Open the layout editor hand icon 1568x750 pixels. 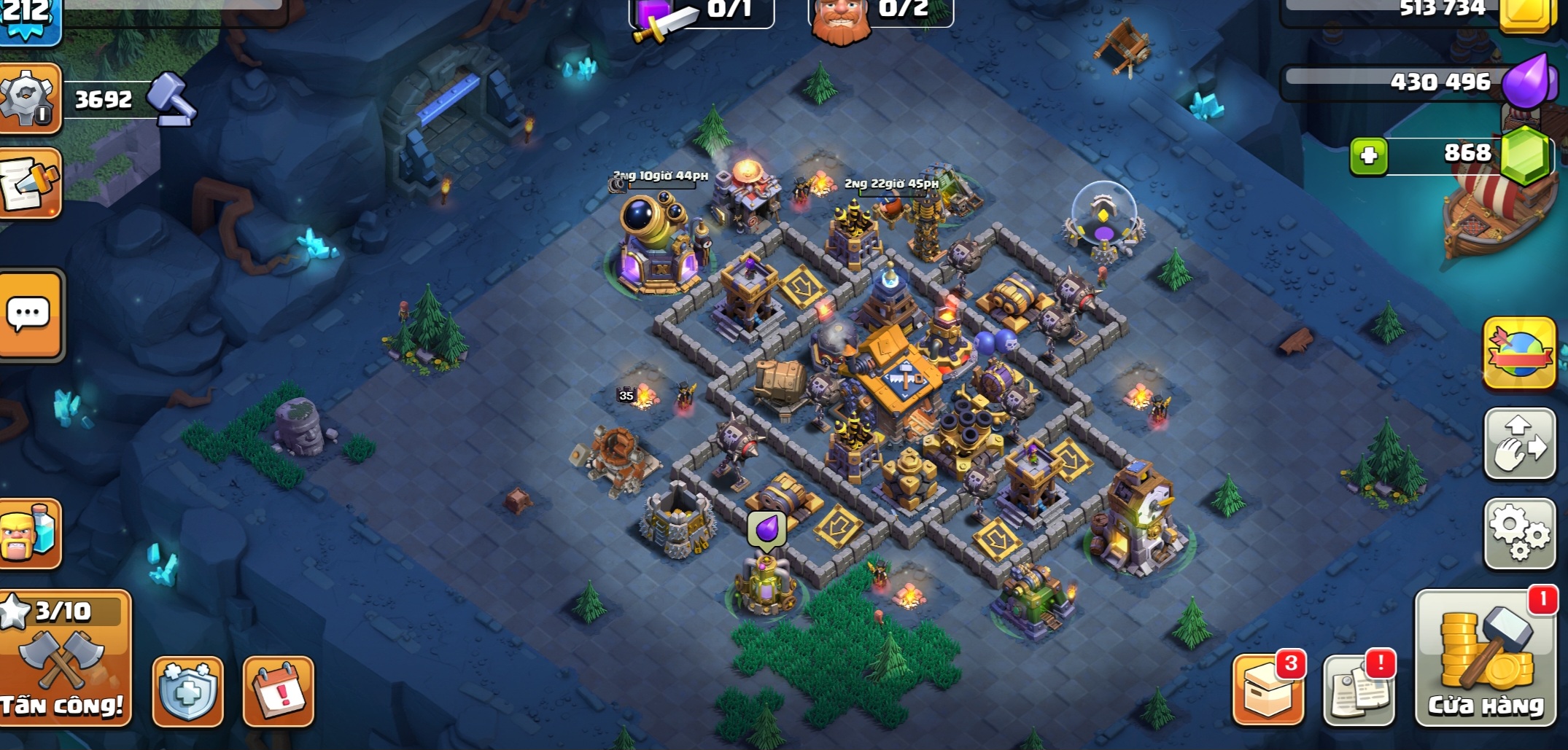(1519, 444)
